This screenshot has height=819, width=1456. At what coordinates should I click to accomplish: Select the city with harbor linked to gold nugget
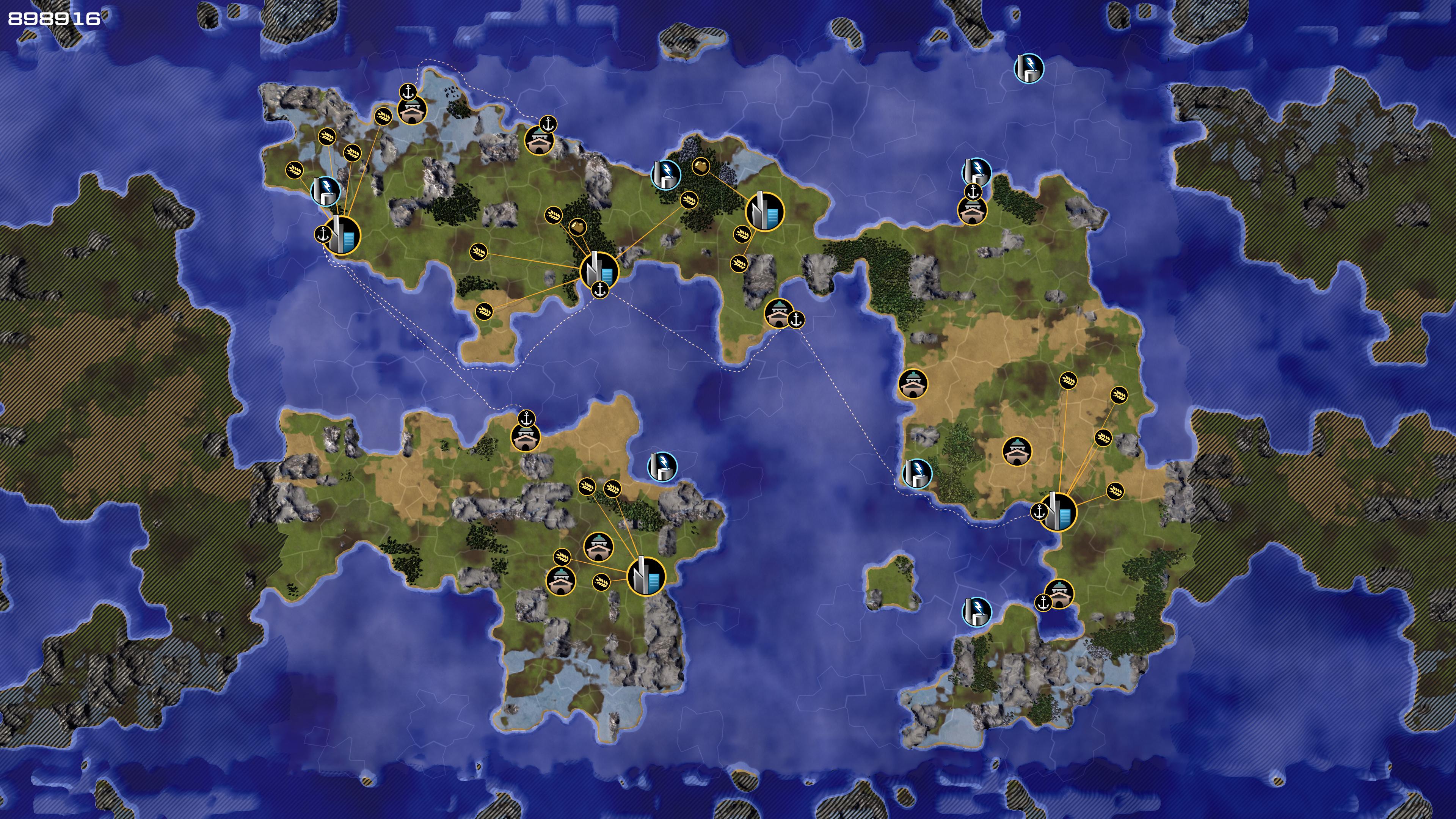[600, 271]
